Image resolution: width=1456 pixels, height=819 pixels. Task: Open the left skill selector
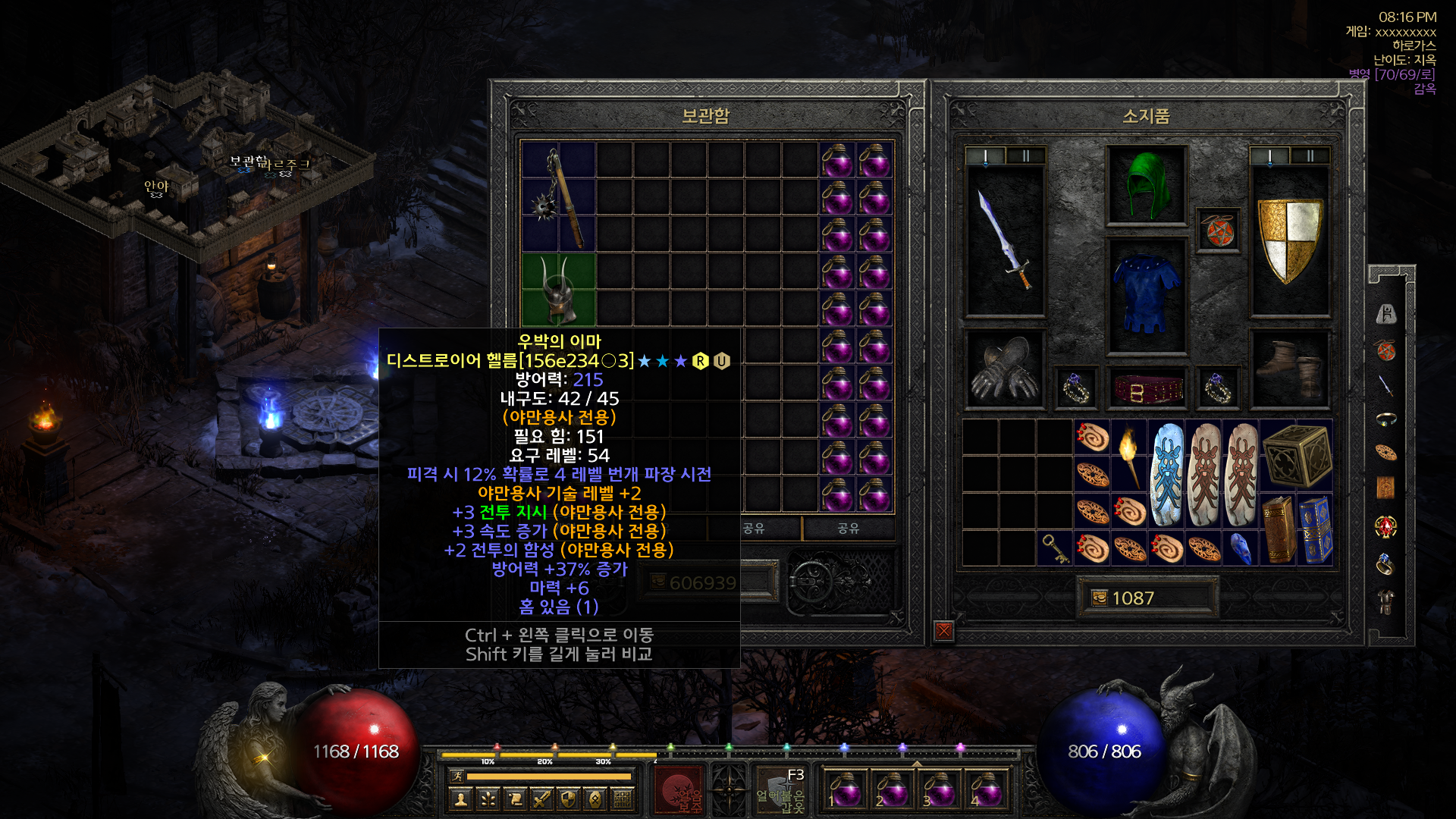click(679, 792)
